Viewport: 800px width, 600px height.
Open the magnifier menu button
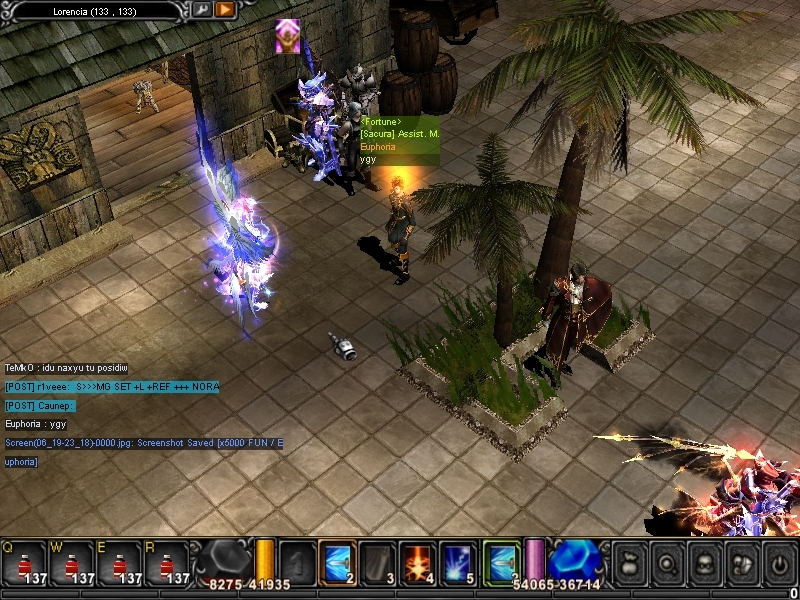tap(667, 562)
